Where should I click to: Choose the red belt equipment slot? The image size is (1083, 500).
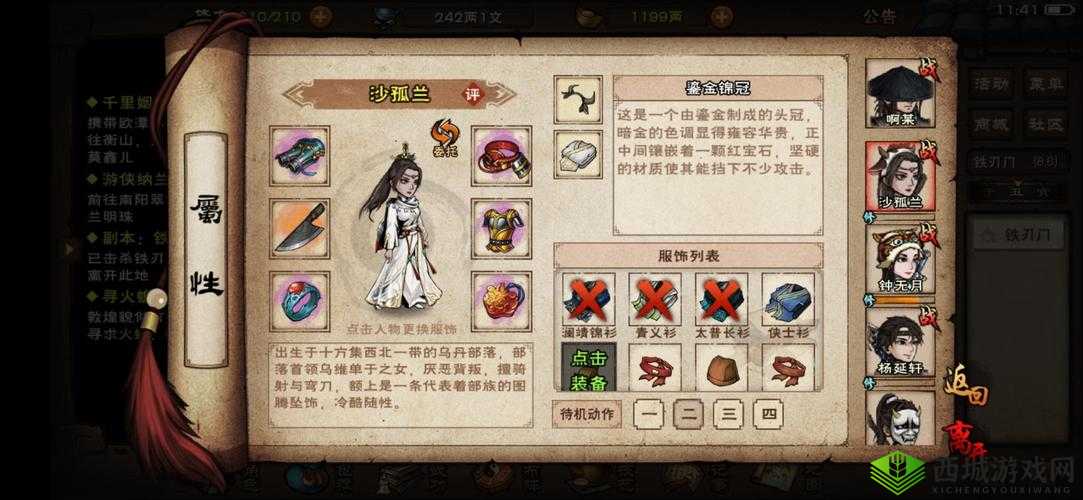tap(501, 156)
